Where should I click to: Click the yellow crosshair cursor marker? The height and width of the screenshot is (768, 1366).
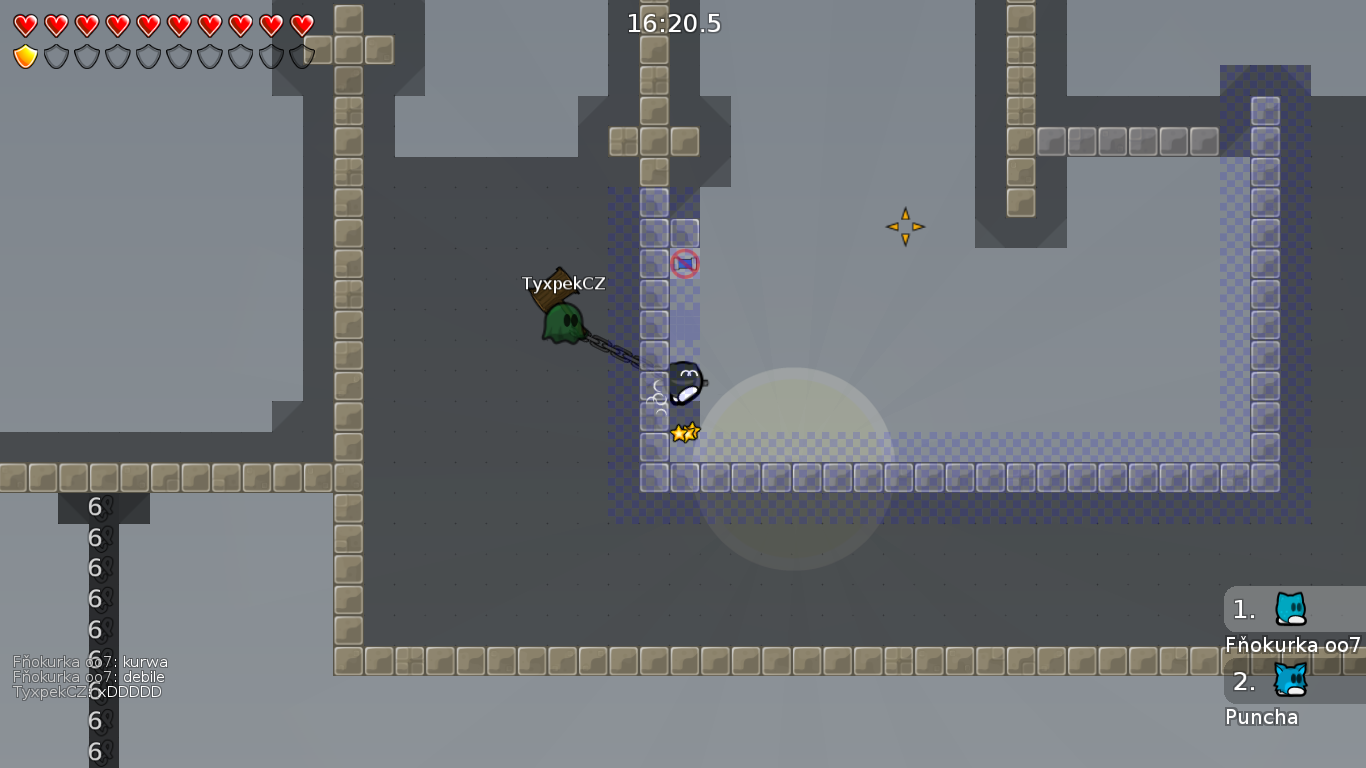point(904,227)
